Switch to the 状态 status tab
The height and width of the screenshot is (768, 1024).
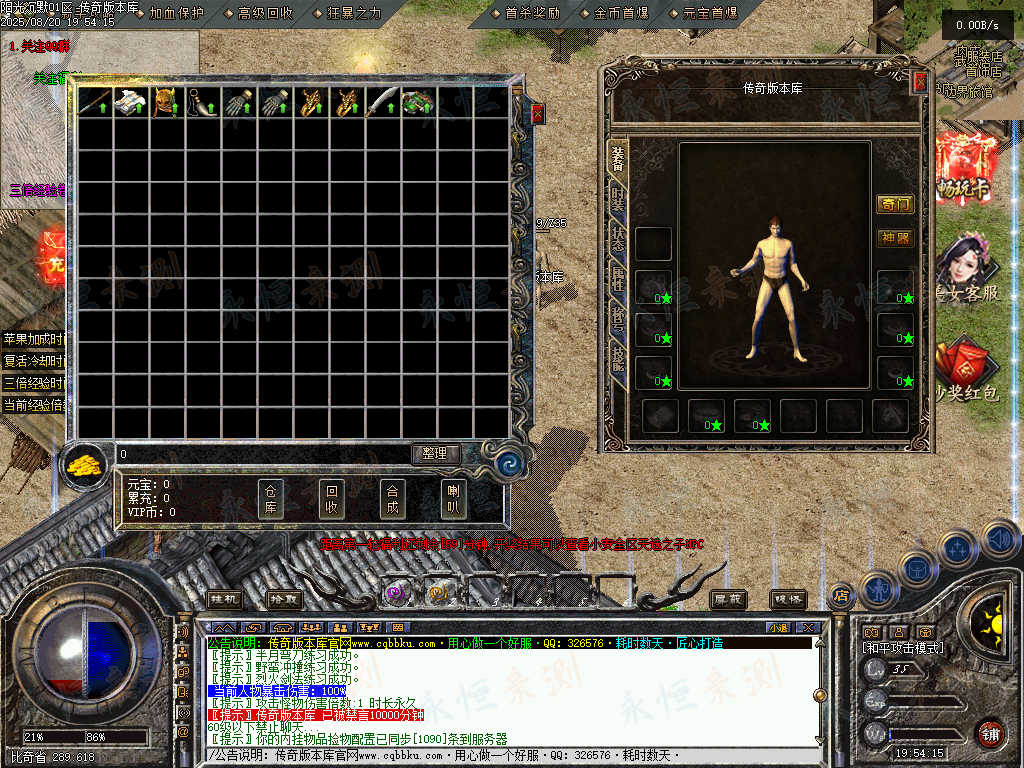point(618,239)
